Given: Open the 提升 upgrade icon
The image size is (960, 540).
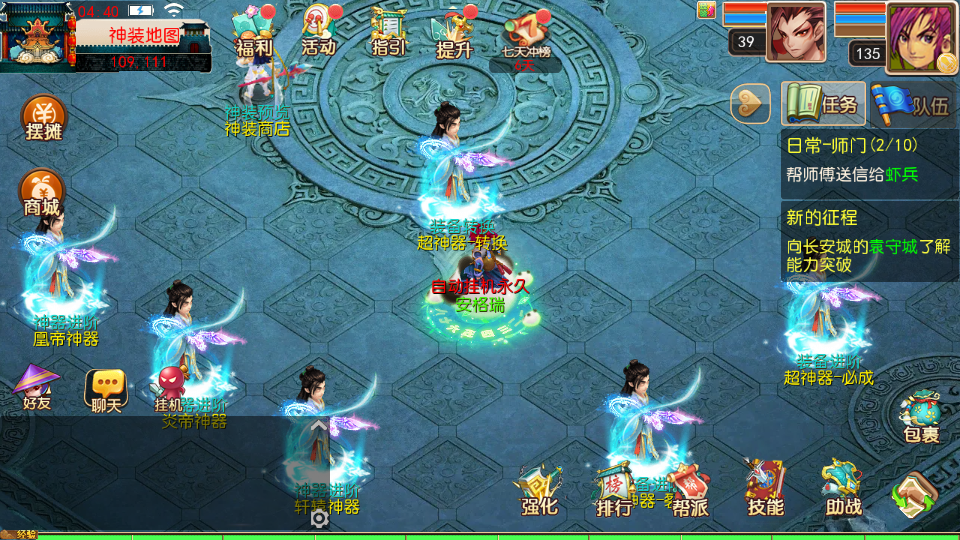Looking at the screenshot, I should [x=454, y=35].
